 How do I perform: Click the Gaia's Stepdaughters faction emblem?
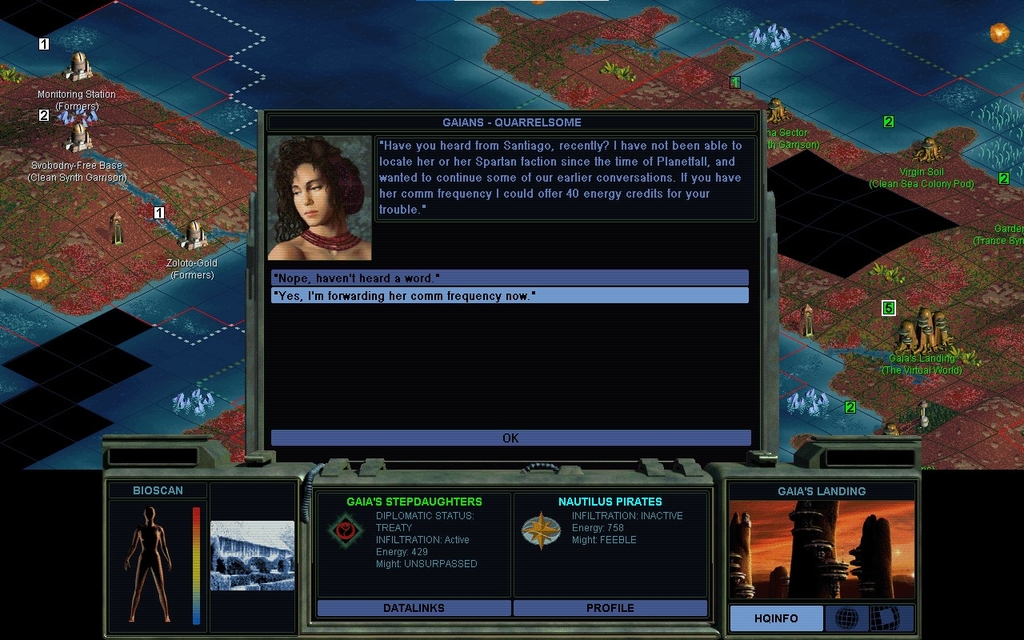click(345, 530)
